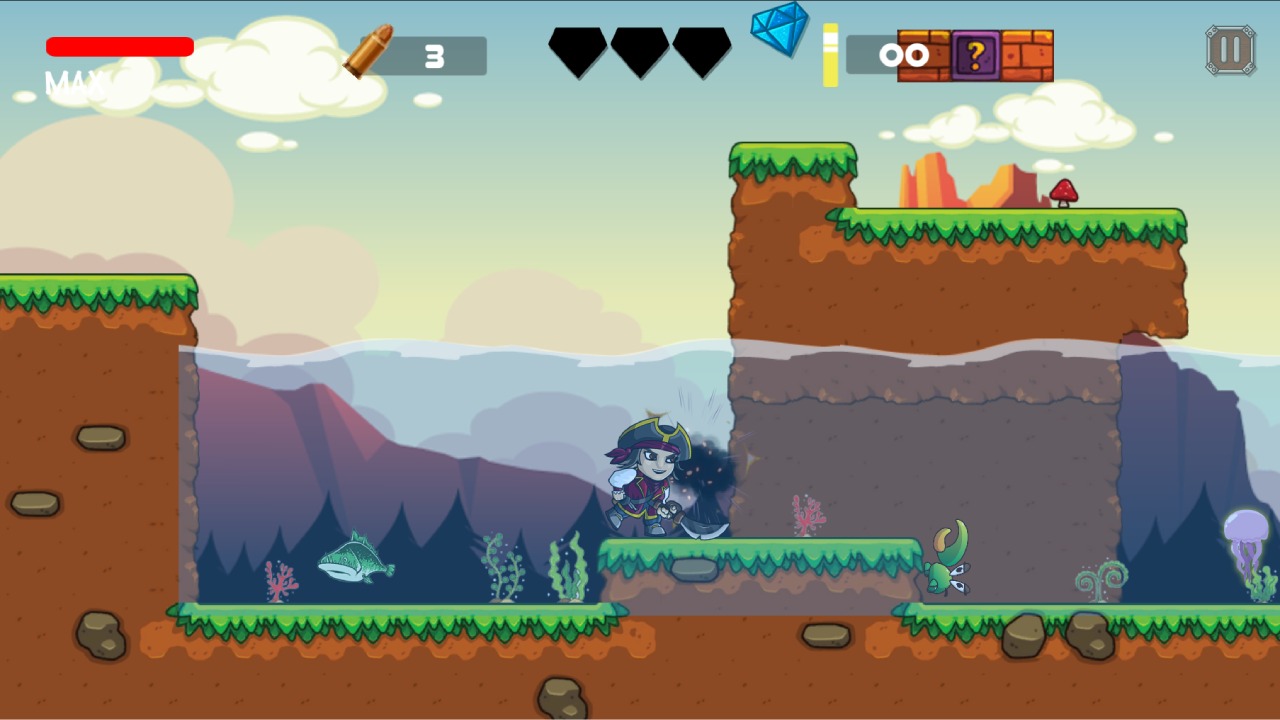
Task: Click the turtle enemy near the right platform
Action: click(948, 560)
